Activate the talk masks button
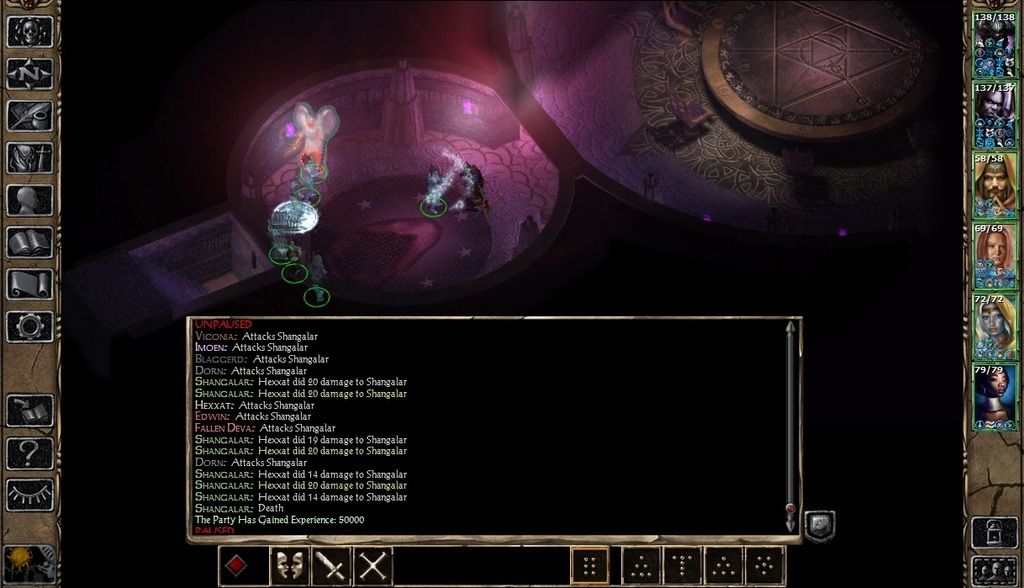Viewport: 1024px width, 588px height. click(x=288, y=567)
